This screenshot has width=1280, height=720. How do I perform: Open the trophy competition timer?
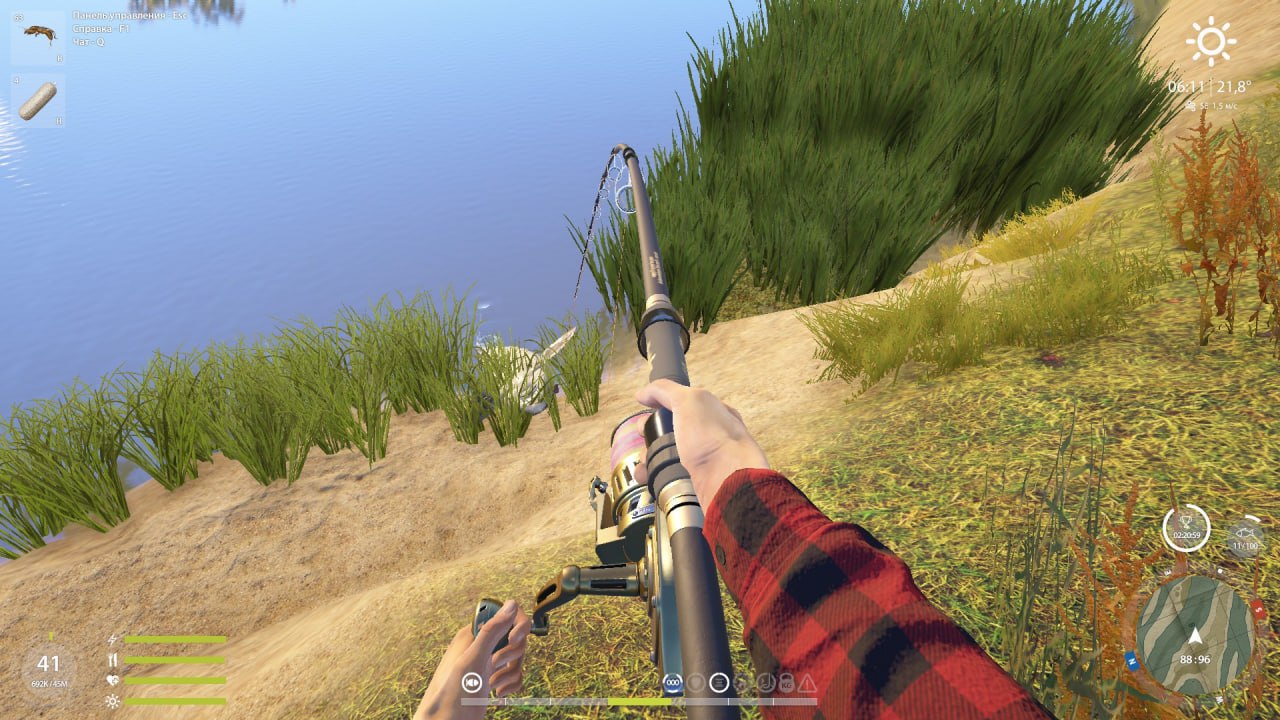(x=1186, y=527)
